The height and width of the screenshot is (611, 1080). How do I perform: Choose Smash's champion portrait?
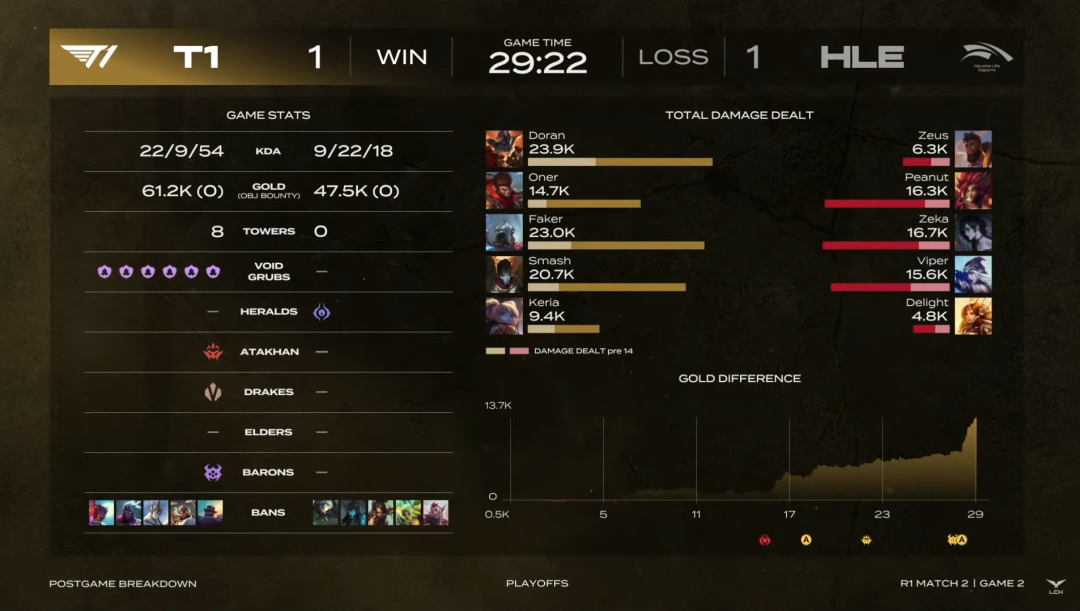pyautogui.click(x=504, y=274)
